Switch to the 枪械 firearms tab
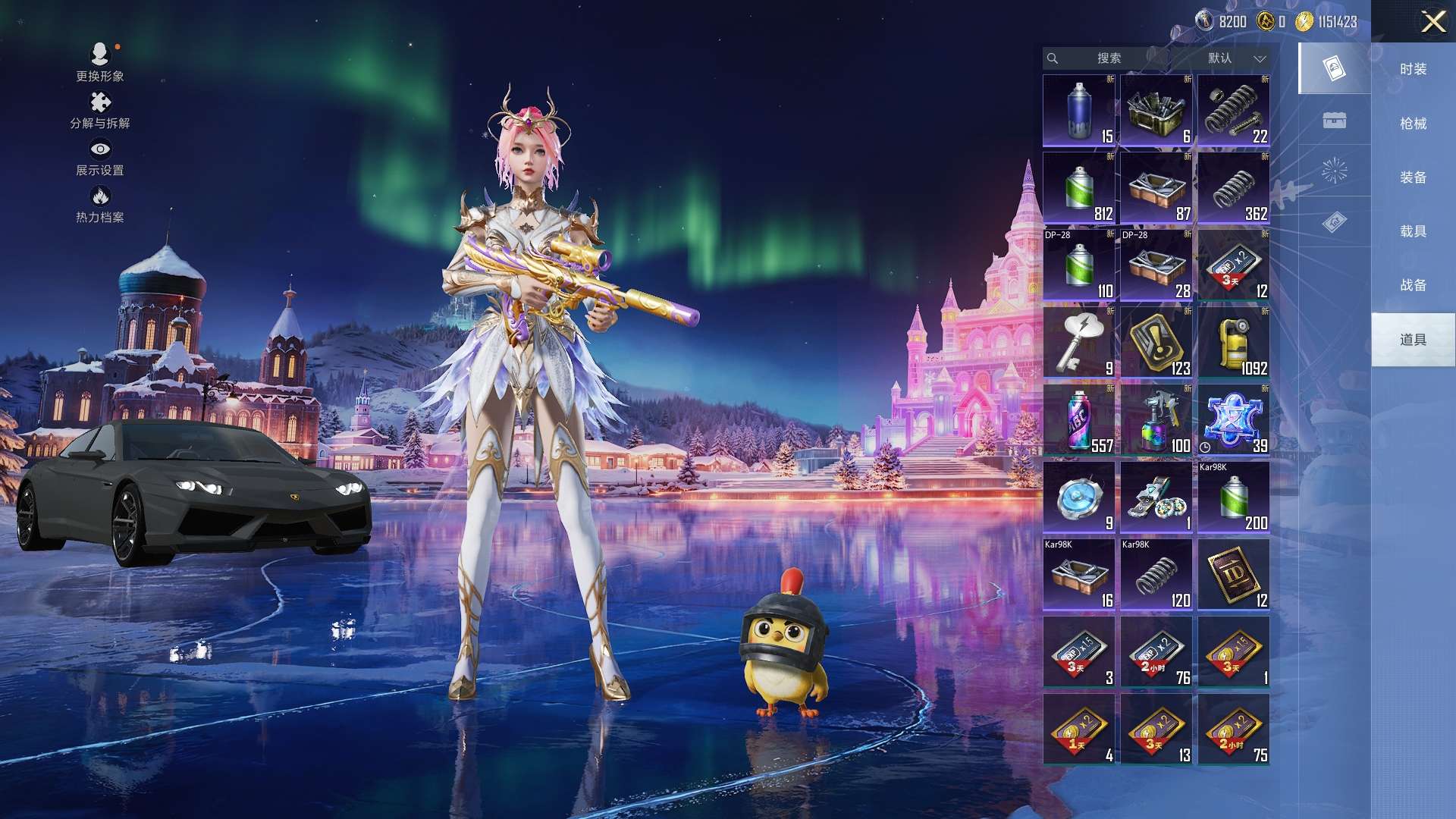This screenshot has height=819, width=1456. pos(1413,124)
